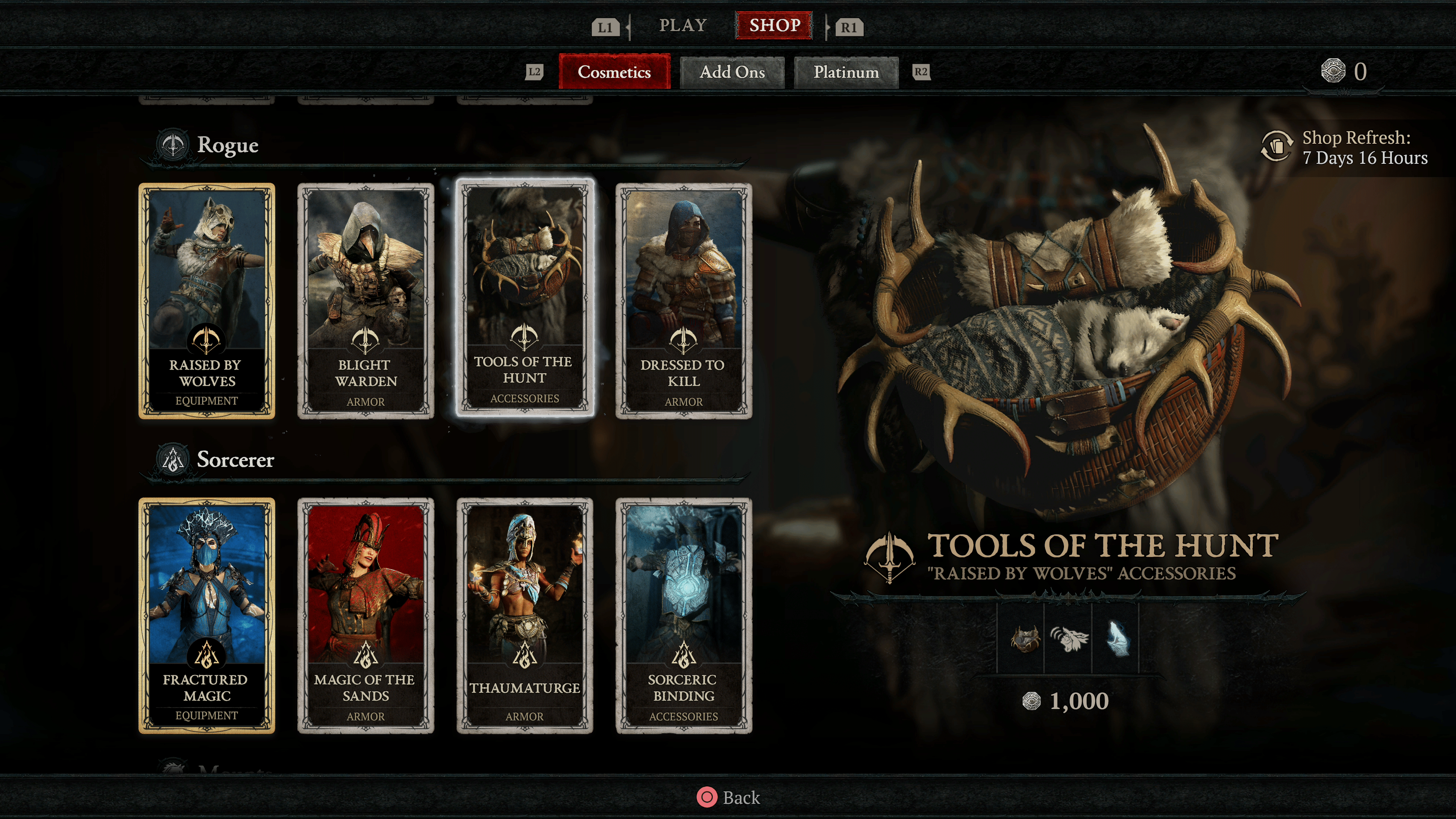Screen dimensions: 1456x819
Task: Select the Raised by Wolves equipment card
Action: point(207,301)
